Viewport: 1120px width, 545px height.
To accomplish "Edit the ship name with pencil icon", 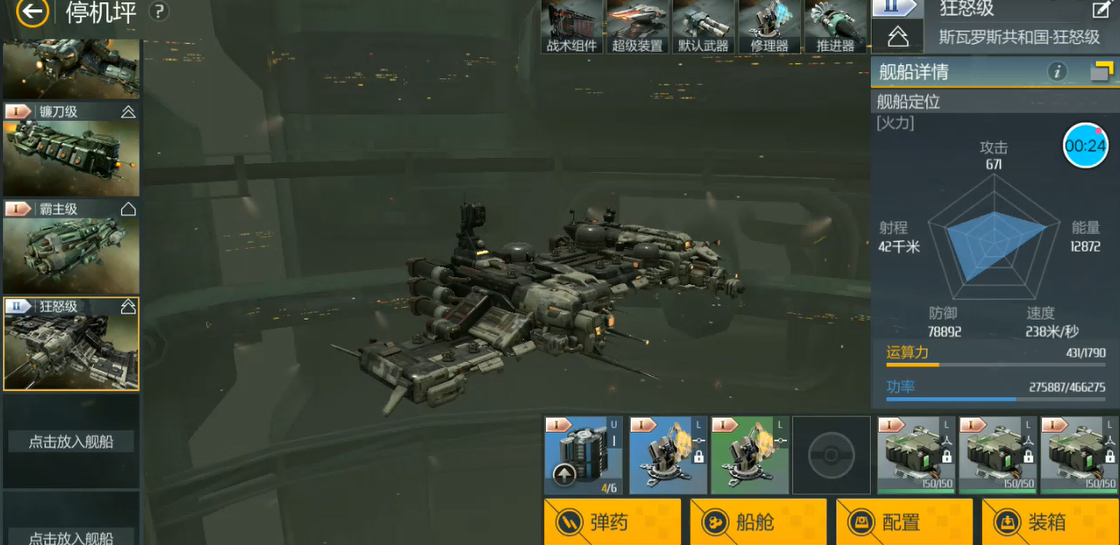I will click(x=1100, y=10).
